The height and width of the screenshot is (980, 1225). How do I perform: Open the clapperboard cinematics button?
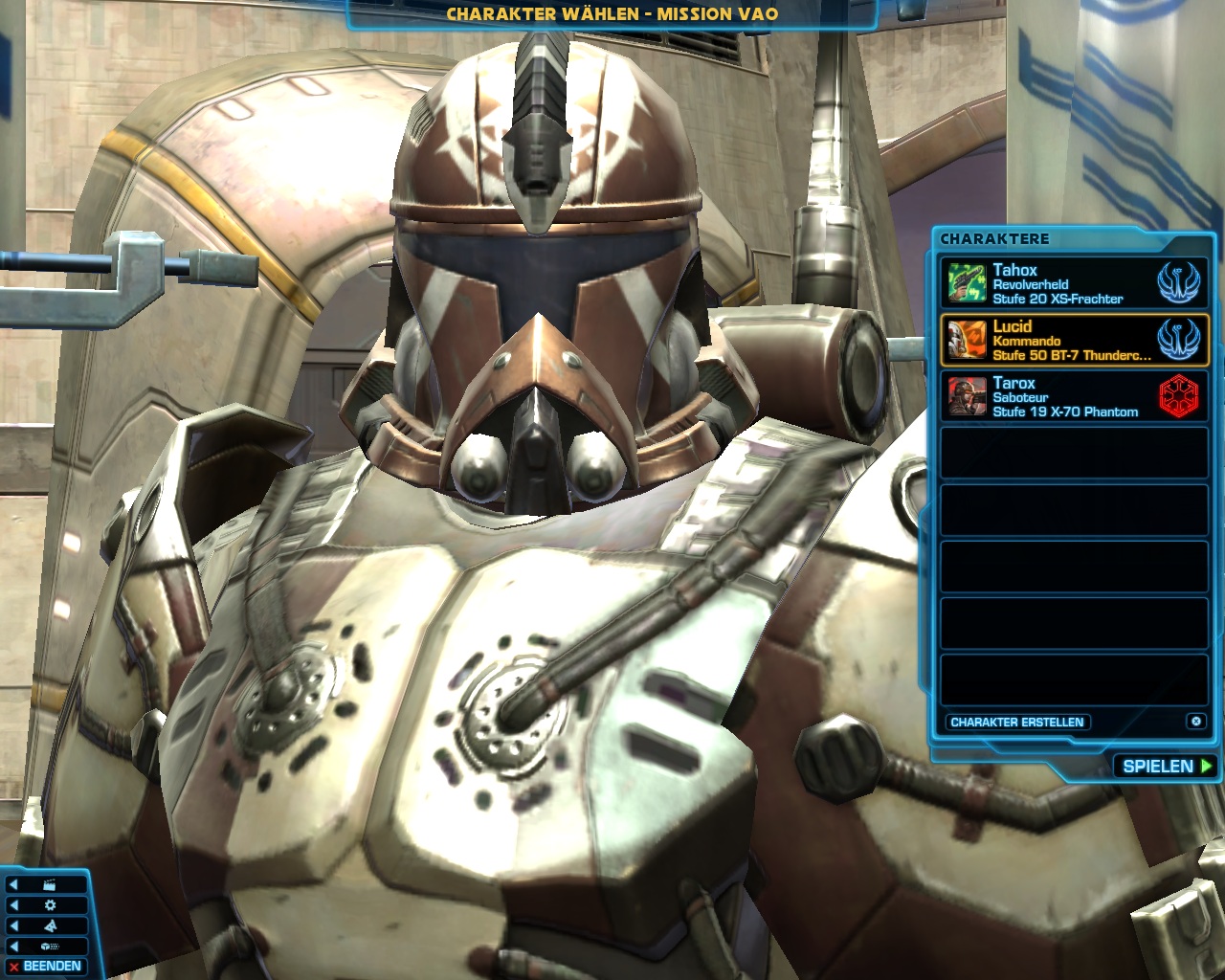[50, 885]
